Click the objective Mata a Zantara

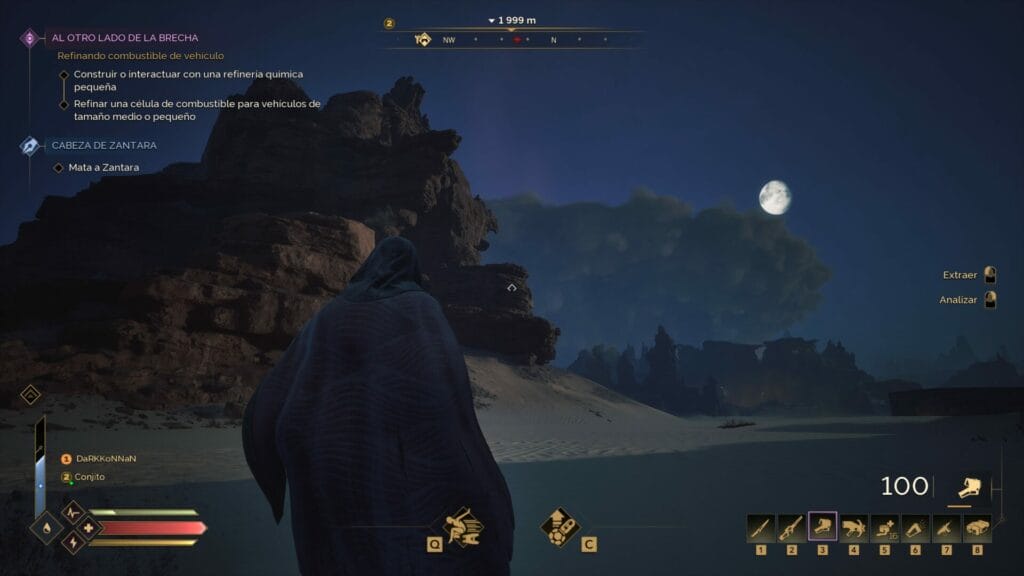pos(103,167)
